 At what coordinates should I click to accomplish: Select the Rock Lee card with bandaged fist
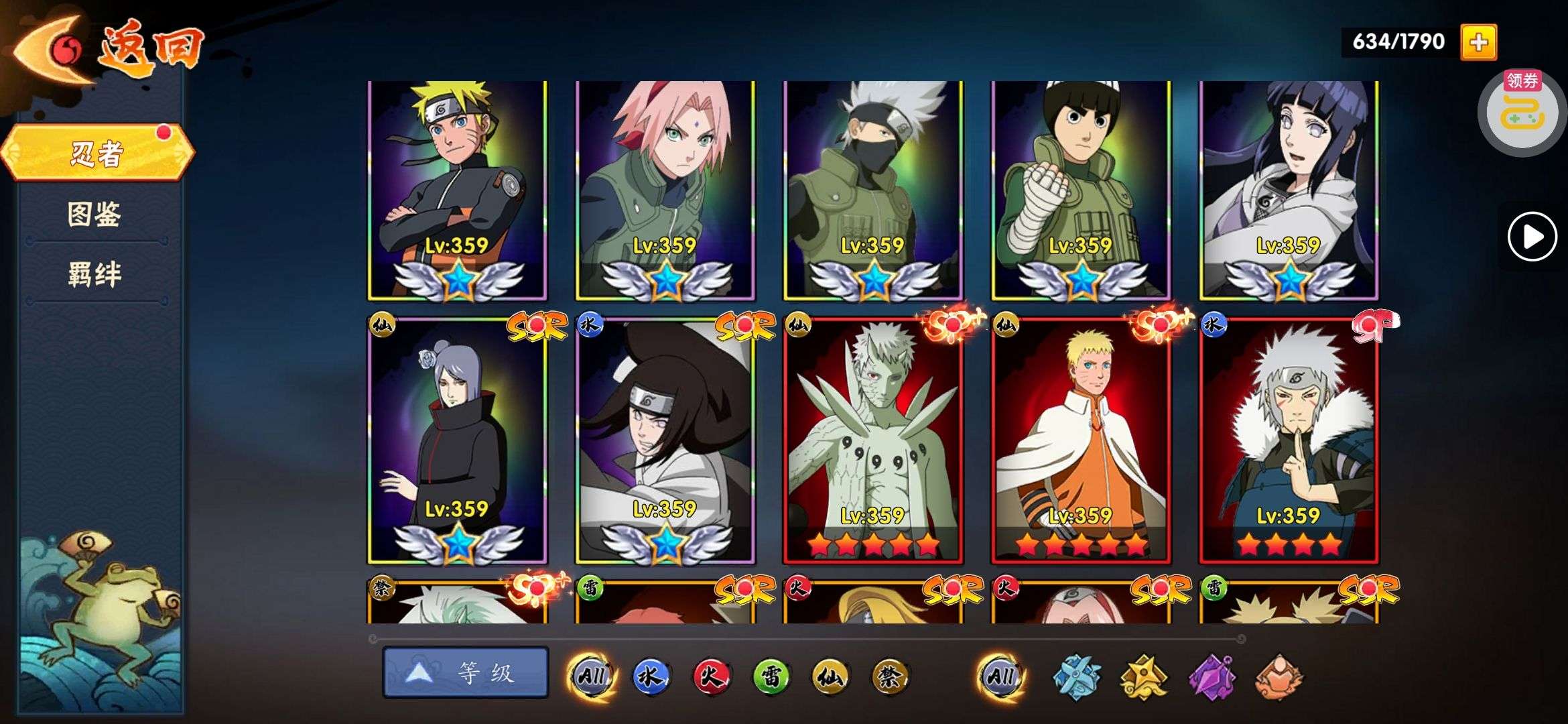1081,190
